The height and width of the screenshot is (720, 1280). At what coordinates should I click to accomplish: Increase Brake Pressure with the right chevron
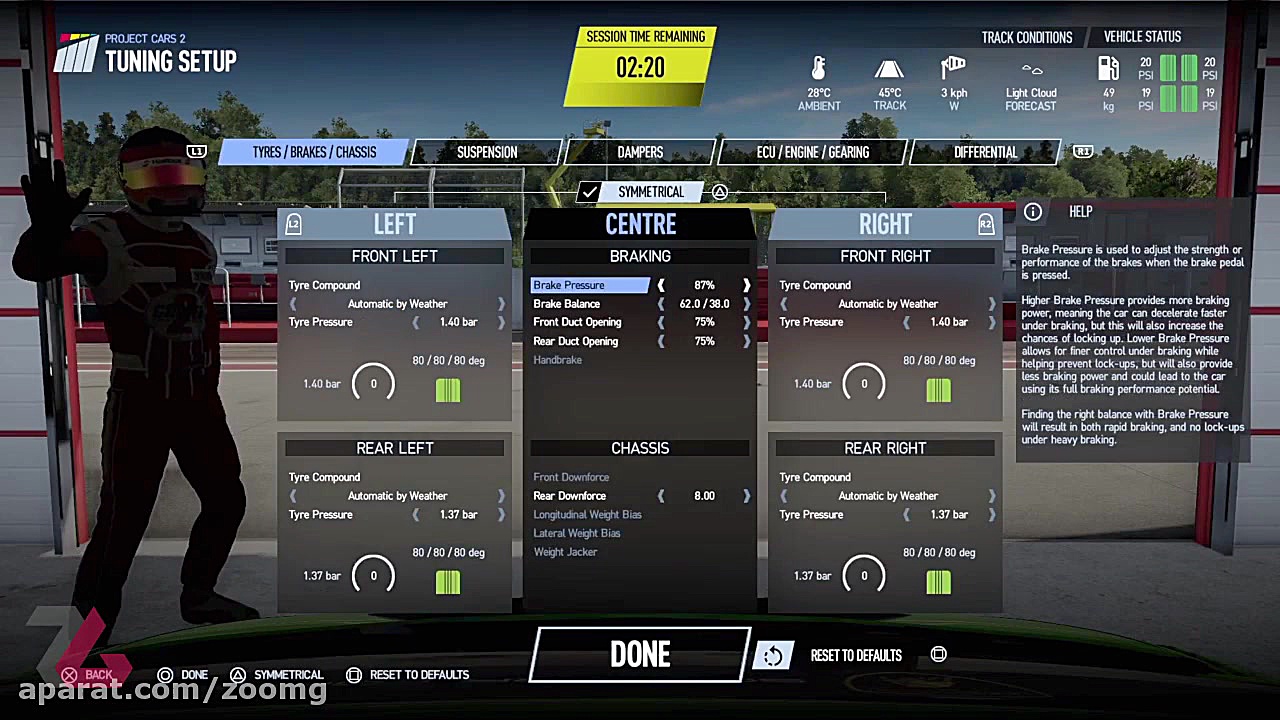[746, 285]
